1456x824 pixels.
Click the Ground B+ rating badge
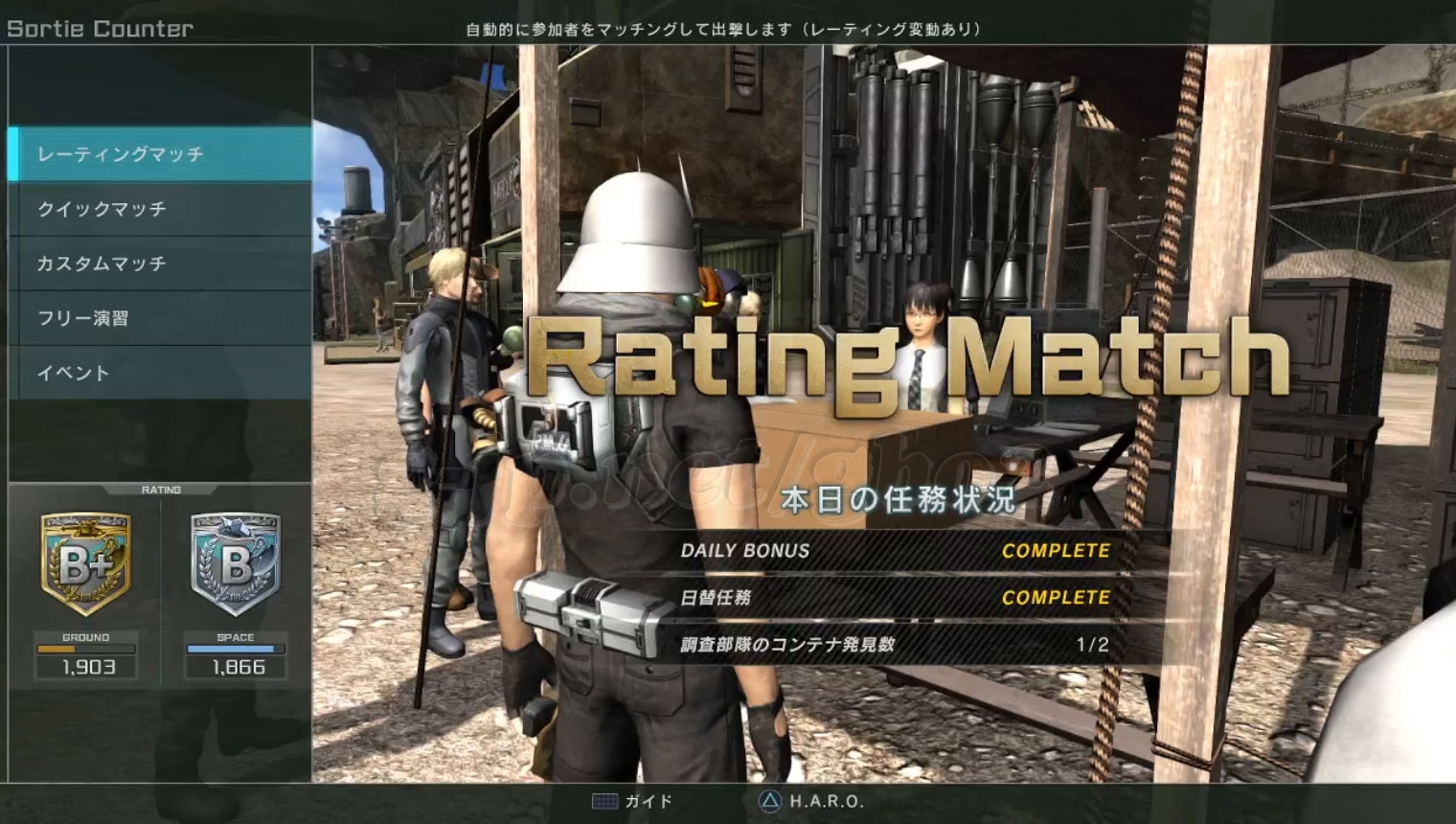pos(86,564)
